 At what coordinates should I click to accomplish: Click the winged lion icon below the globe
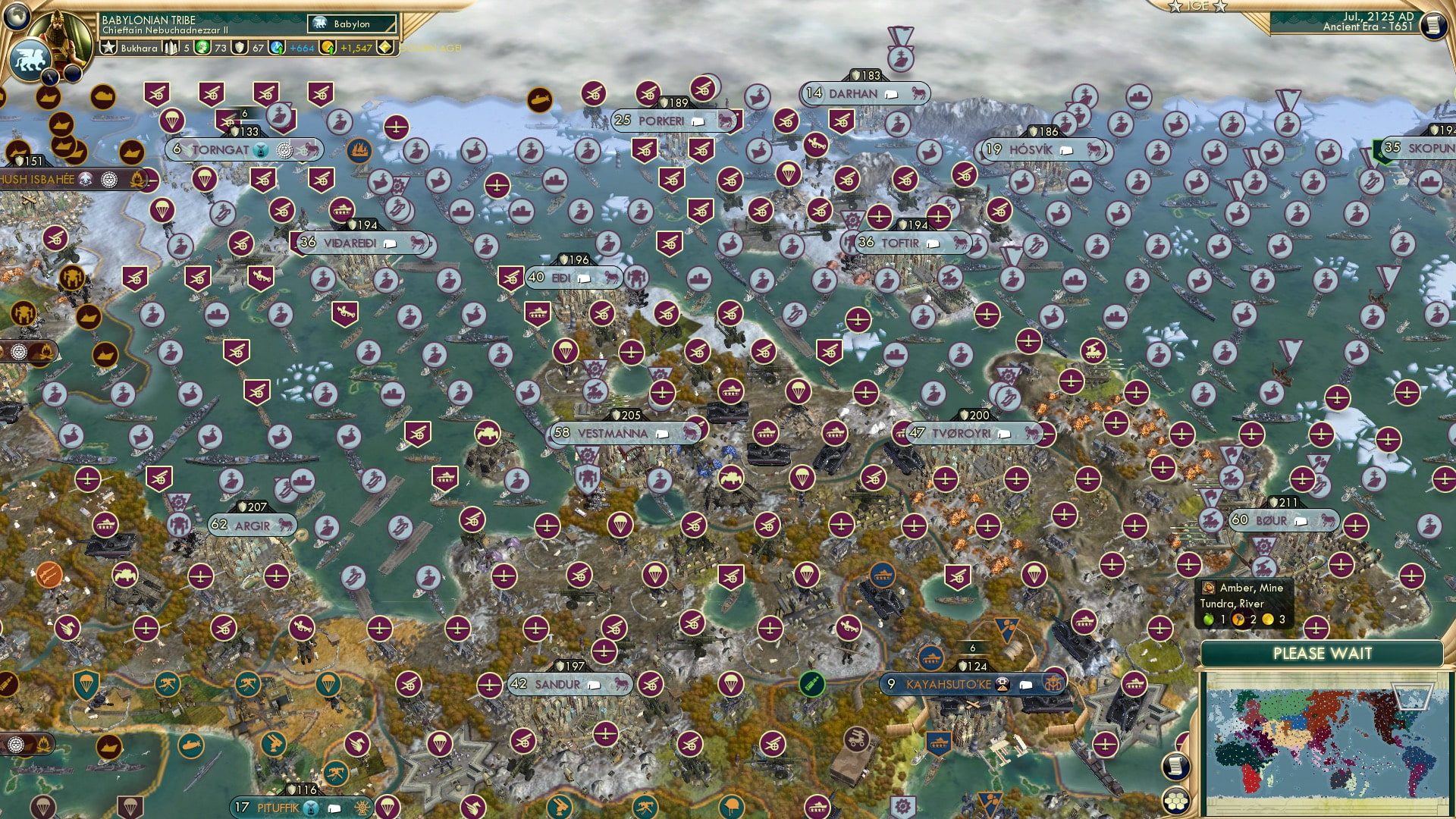point(30,61)
